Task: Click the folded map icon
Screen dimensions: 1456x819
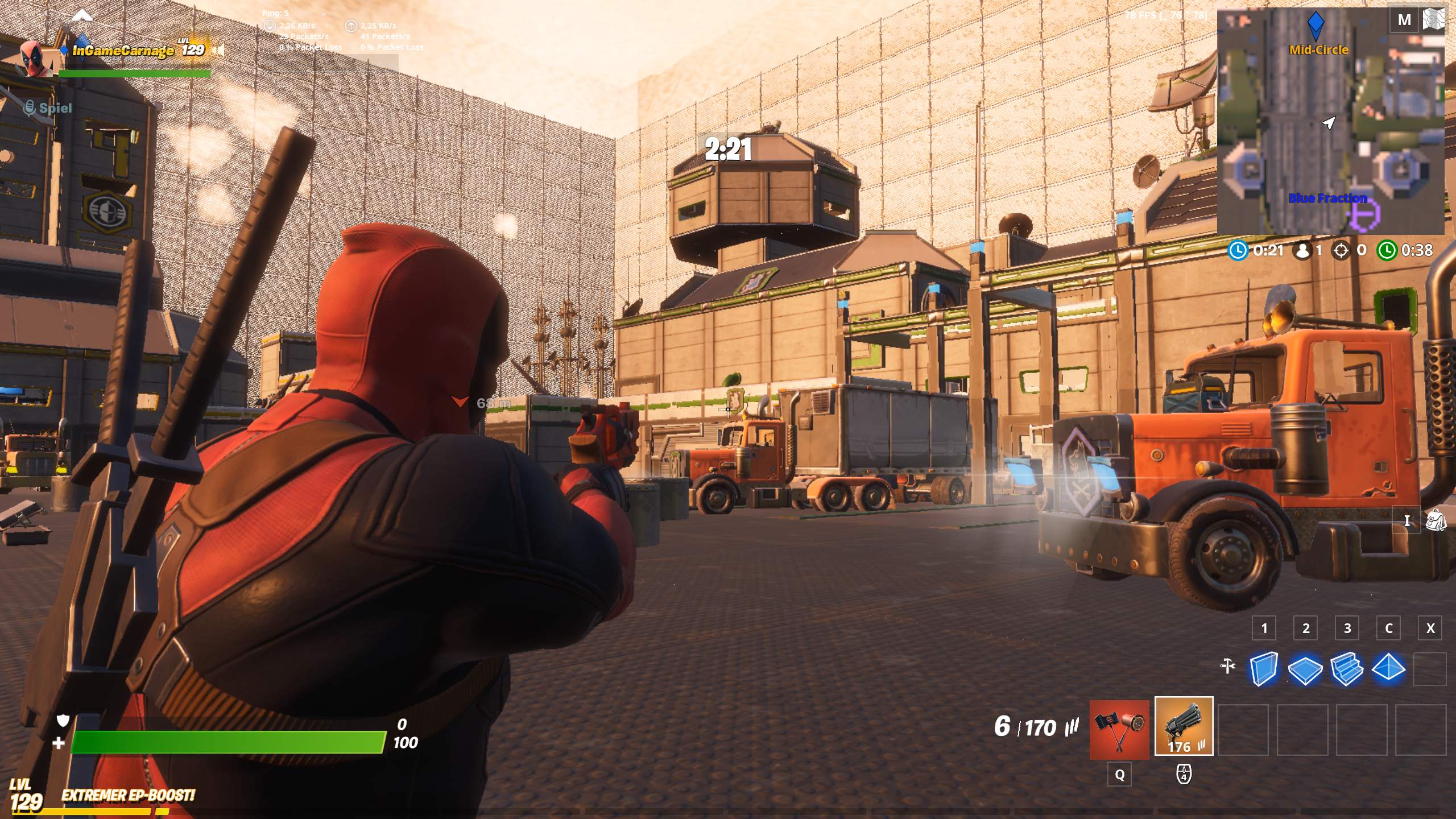Action: click(x=1433, y=20)
